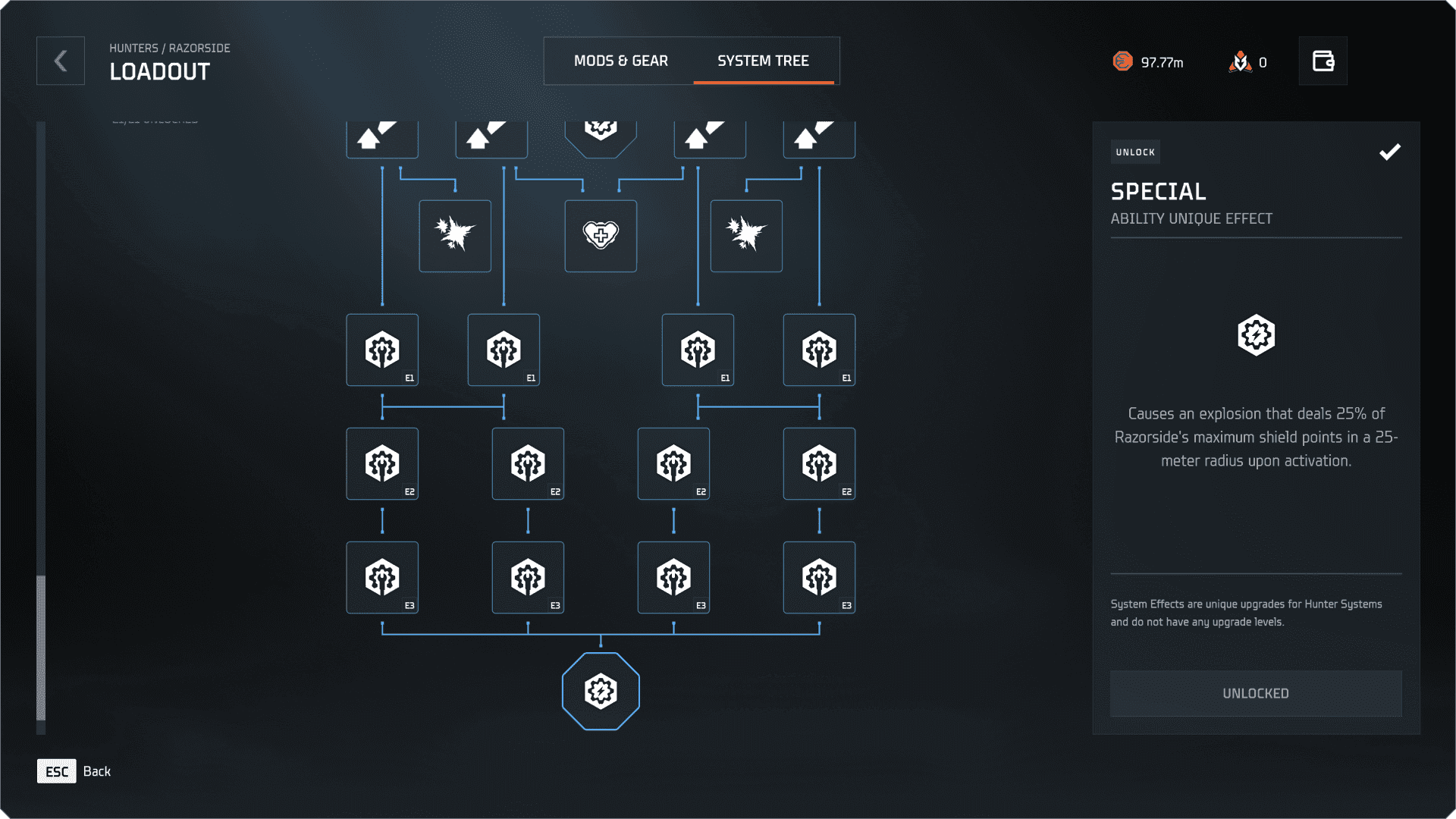
Task: Click the back chevron beside the Loadout header
Action: pos(60,61)
